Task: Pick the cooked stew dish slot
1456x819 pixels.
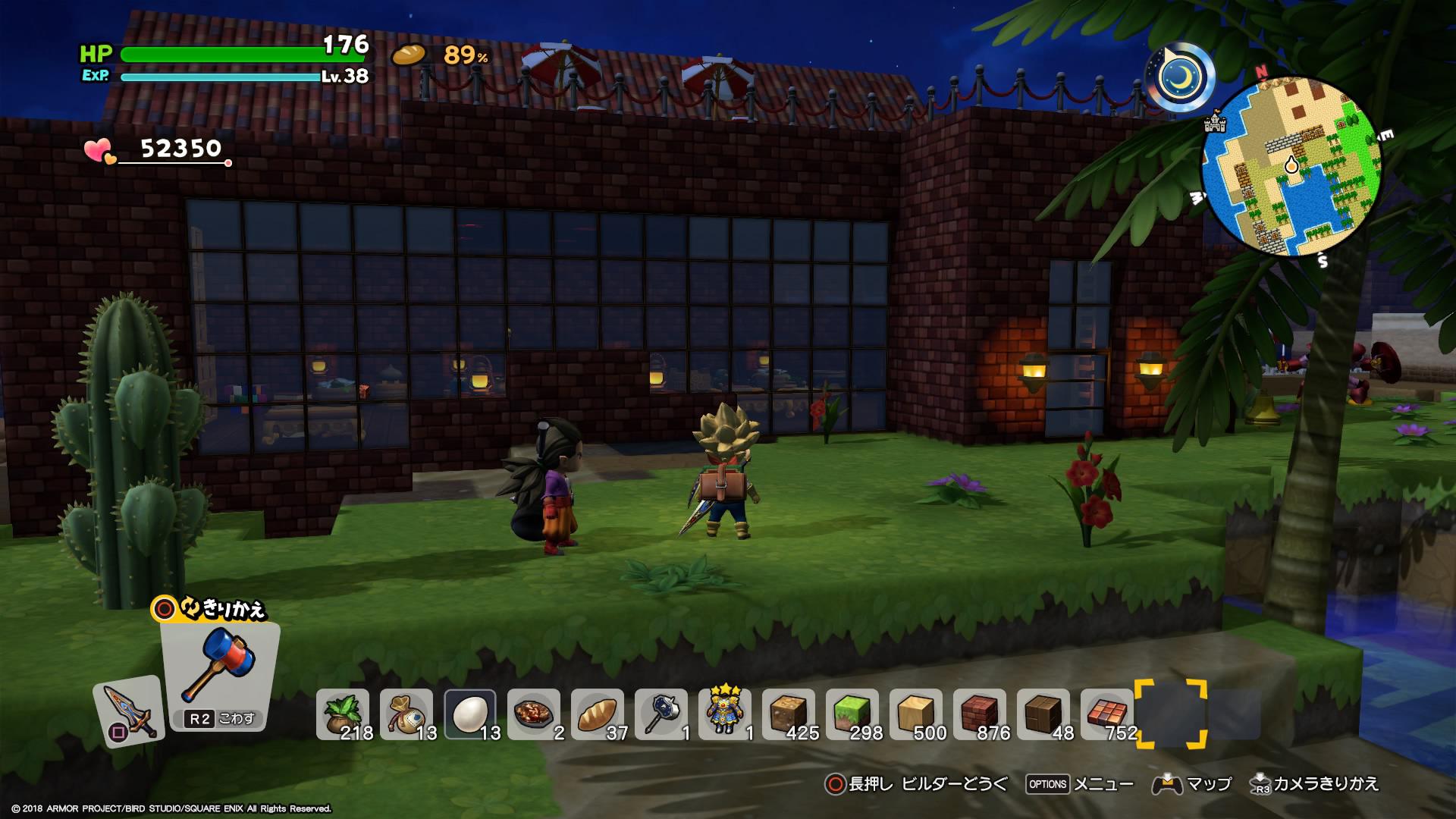Action: 534,714
